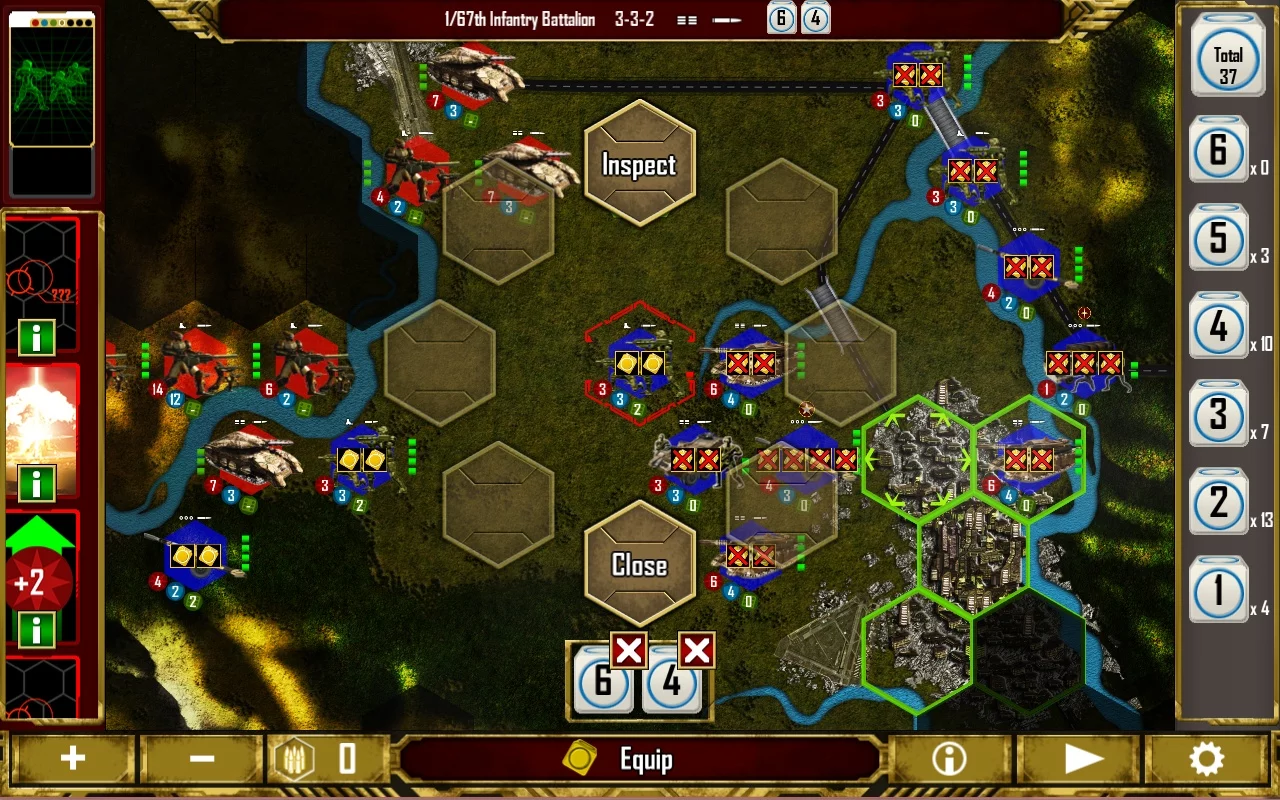Toggle the red X marker above the 6 die
Image resolution: width=1280 pixels, height=800 pixels.
point(628,650)
